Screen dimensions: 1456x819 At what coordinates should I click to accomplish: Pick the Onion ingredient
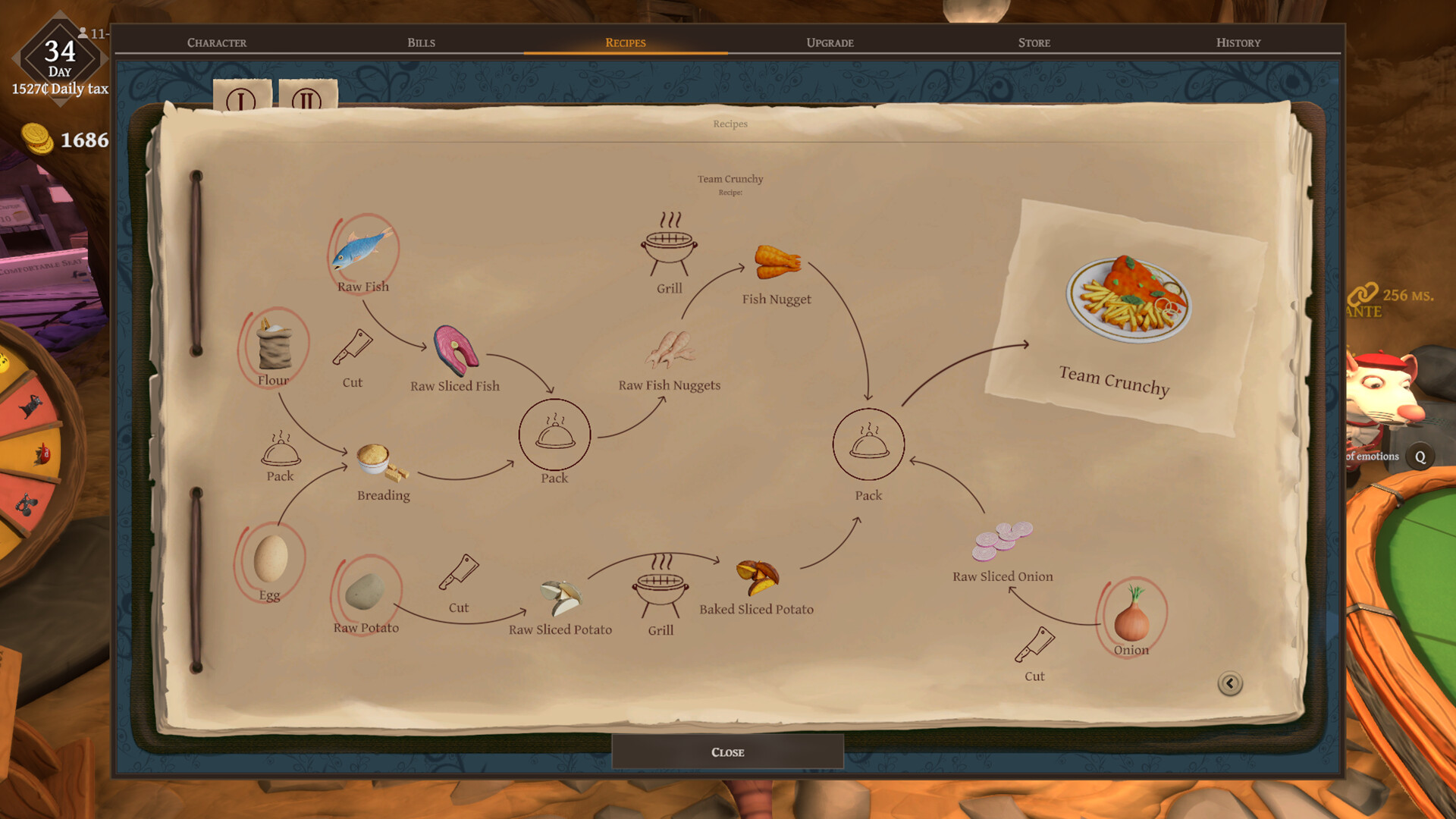coord(1131,615)
